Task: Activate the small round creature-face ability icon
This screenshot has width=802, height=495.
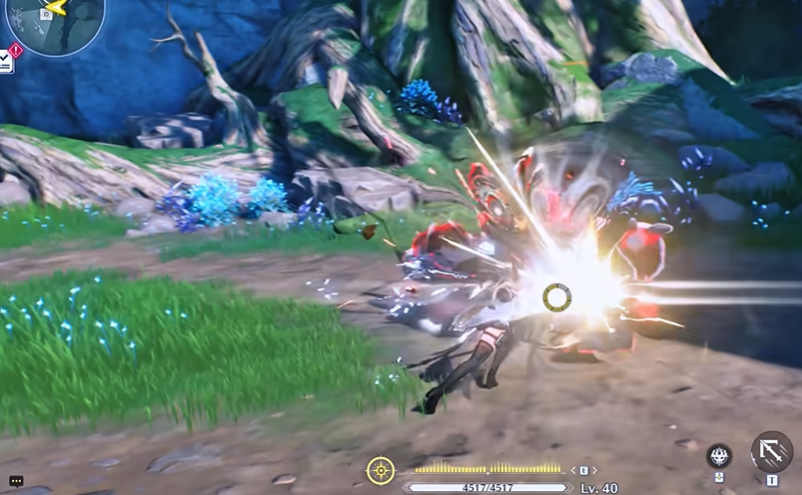Action: 719,456
